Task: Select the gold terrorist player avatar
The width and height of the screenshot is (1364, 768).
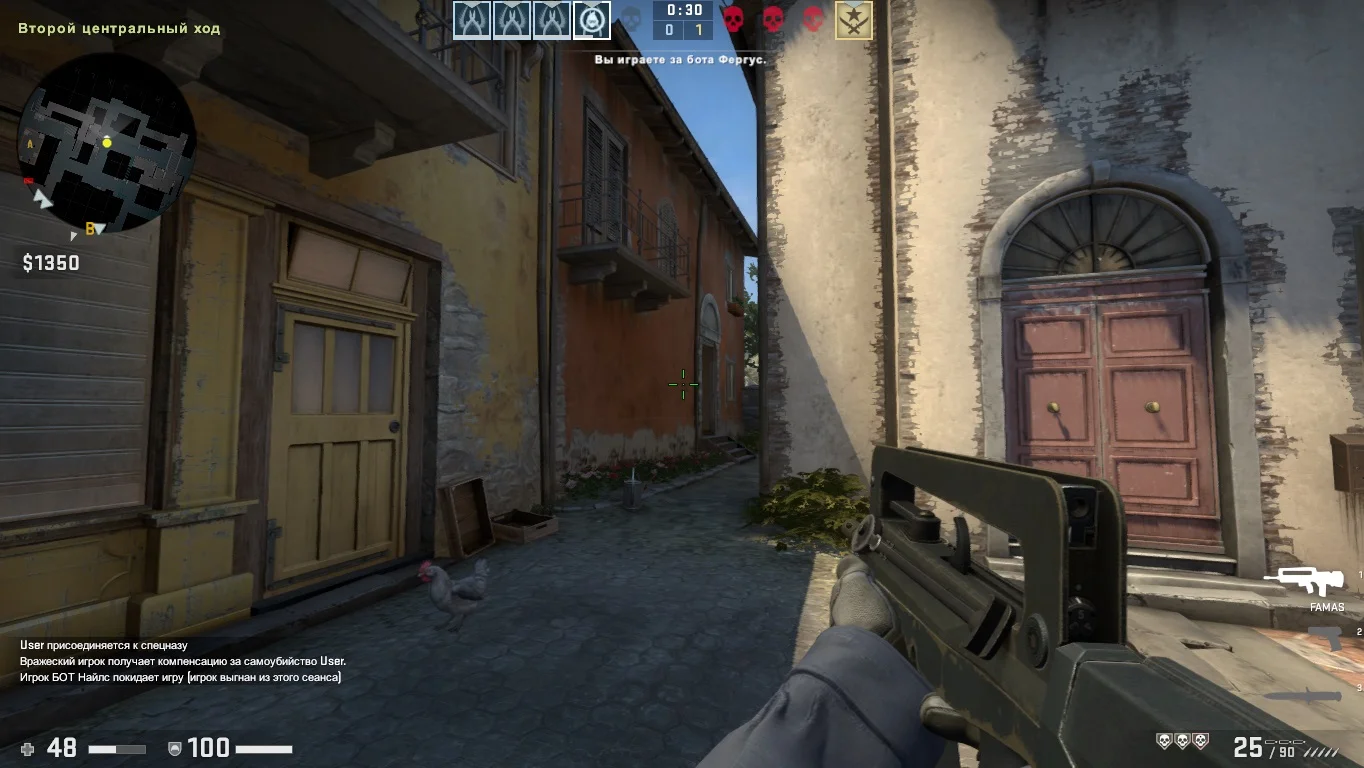Action: click(853, 20)
